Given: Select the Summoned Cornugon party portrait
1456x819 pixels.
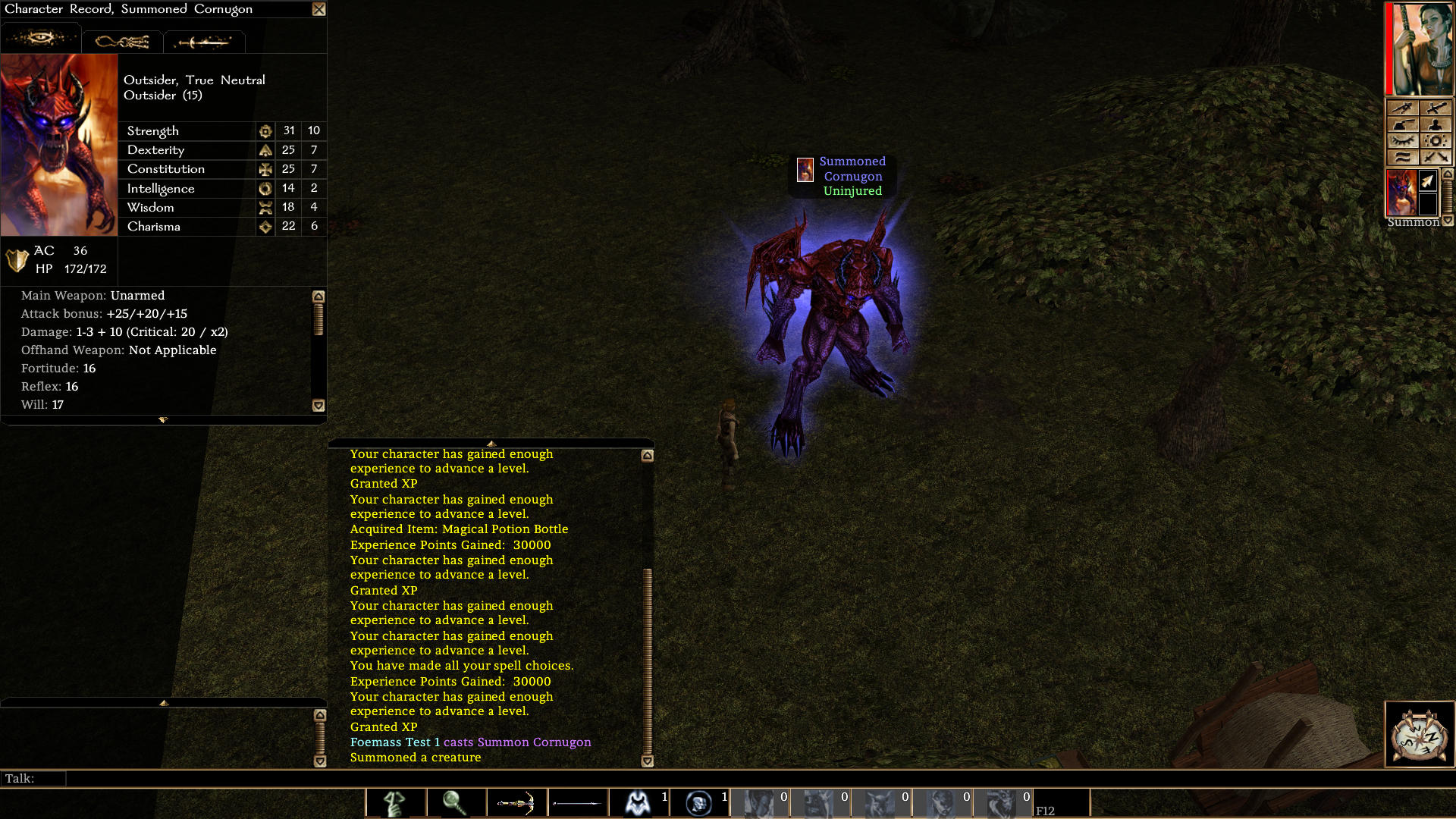Looking at the screenshot, I should 1401,193.
